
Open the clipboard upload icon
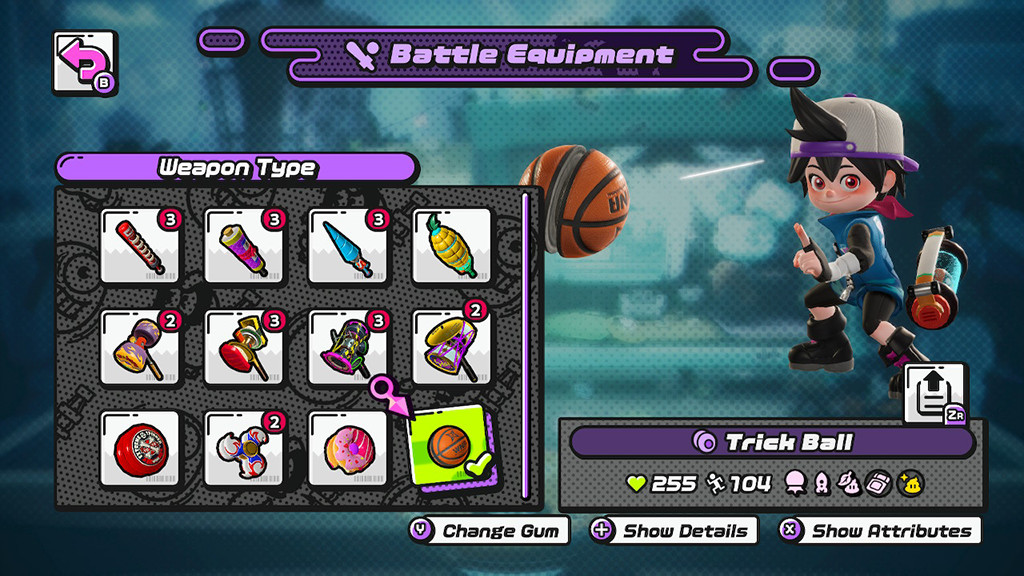[x=935, y=393]
